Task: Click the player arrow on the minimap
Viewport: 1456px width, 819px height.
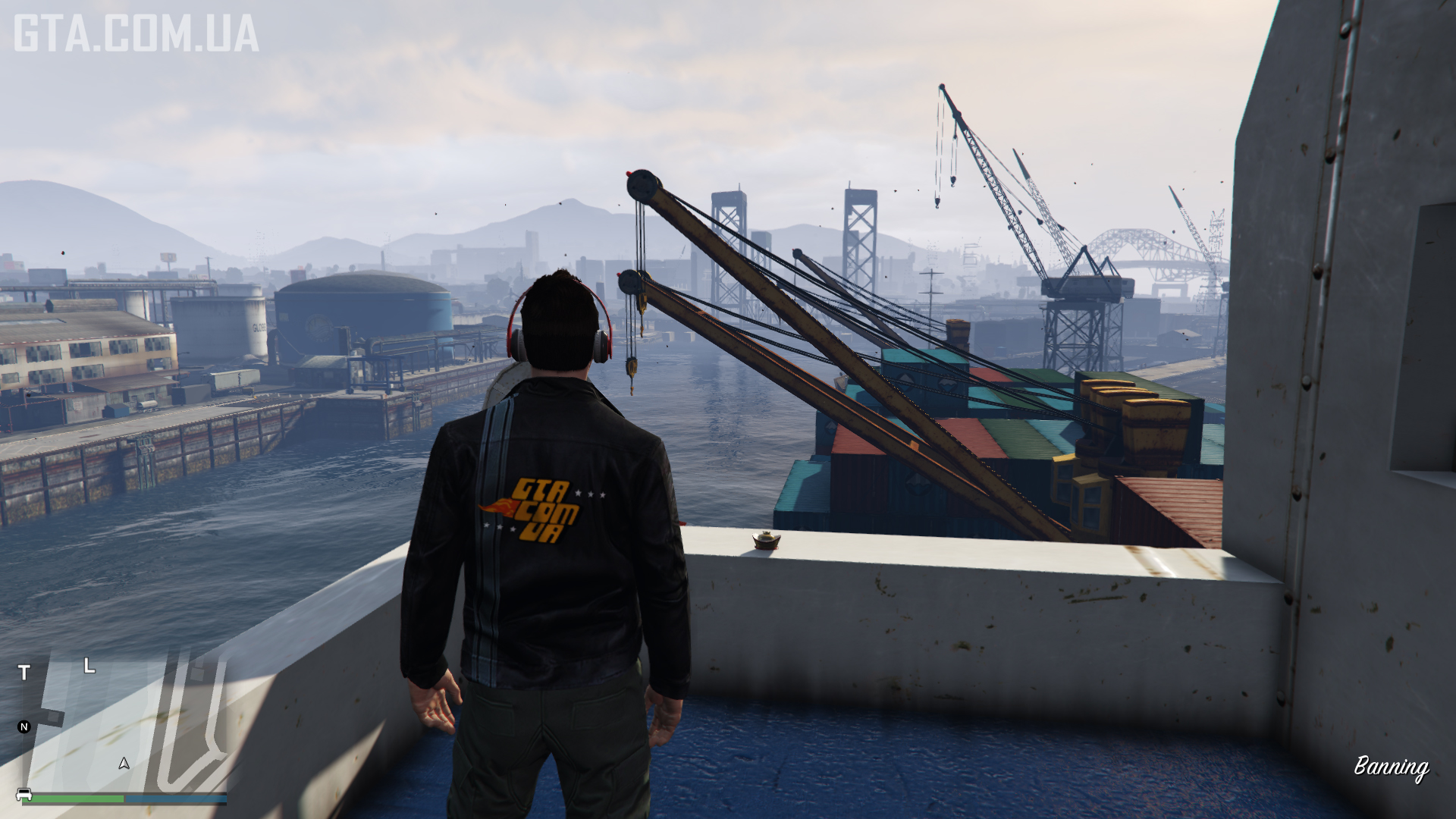Action: [124, 764]
